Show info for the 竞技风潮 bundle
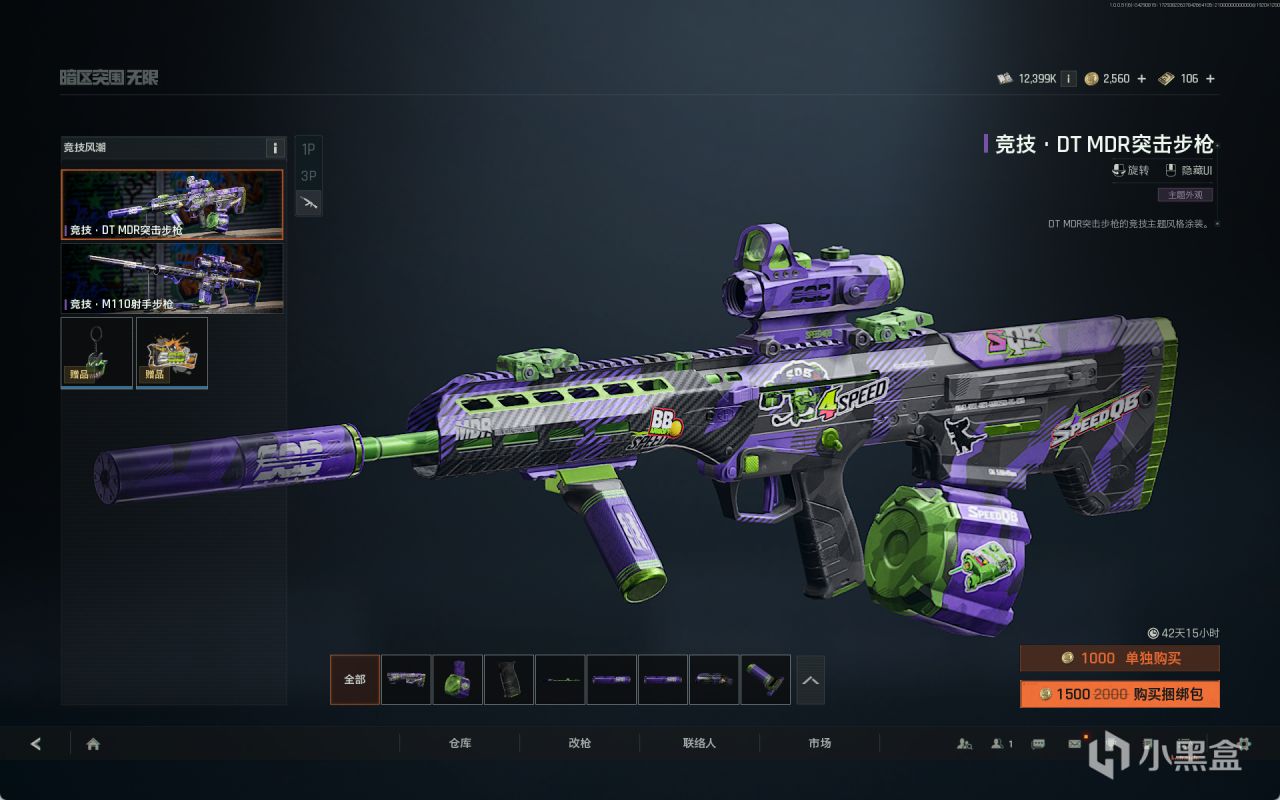This screenshot has height=800, width=1280. pyautogui.click(x=275, y=148)
